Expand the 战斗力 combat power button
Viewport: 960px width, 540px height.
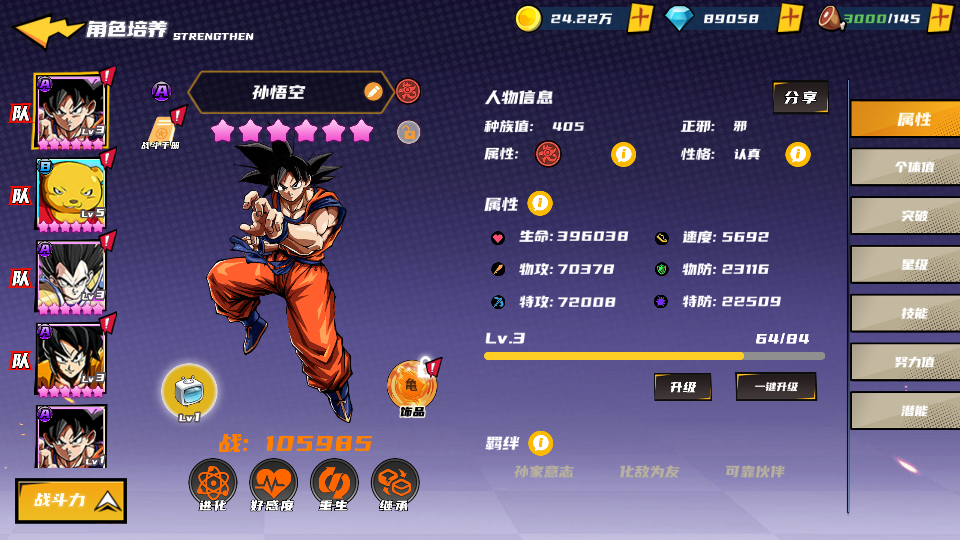(71, 500)
